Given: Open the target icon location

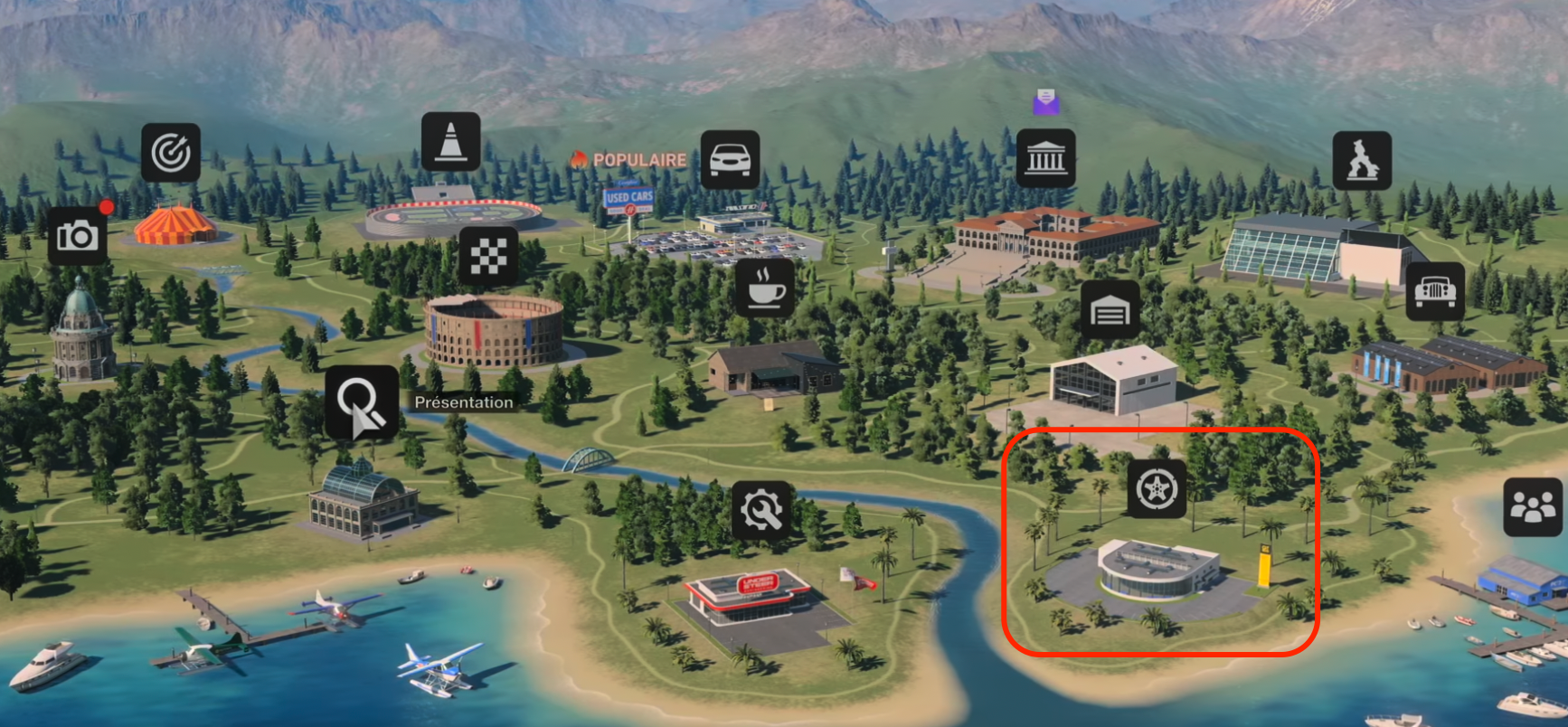Looking at the screenshot, I should 171,153.
